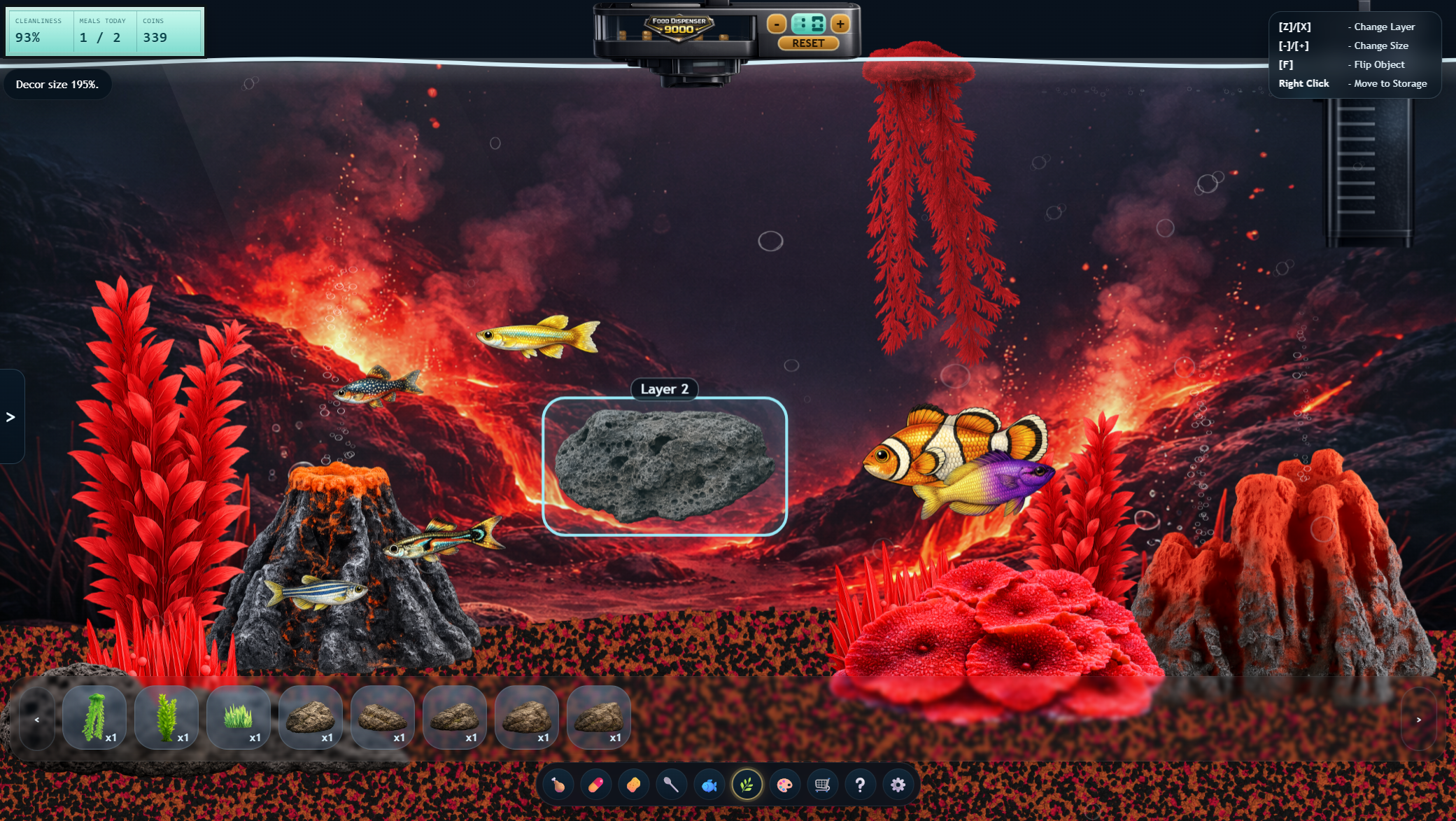Expand the left side panel arrow
Screen dimensions: 1456x821
pyautogui.click(x=10, y=417)
